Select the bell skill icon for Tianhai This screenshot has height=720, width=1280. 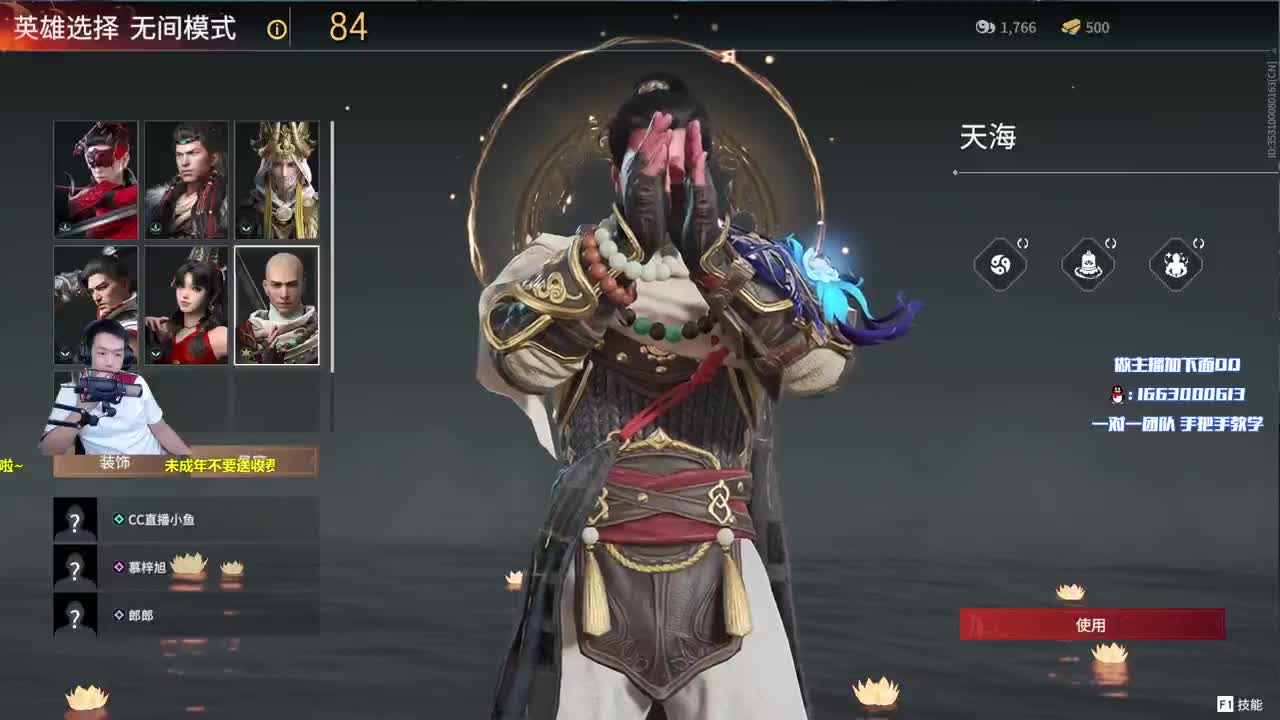pos(1088,263)
